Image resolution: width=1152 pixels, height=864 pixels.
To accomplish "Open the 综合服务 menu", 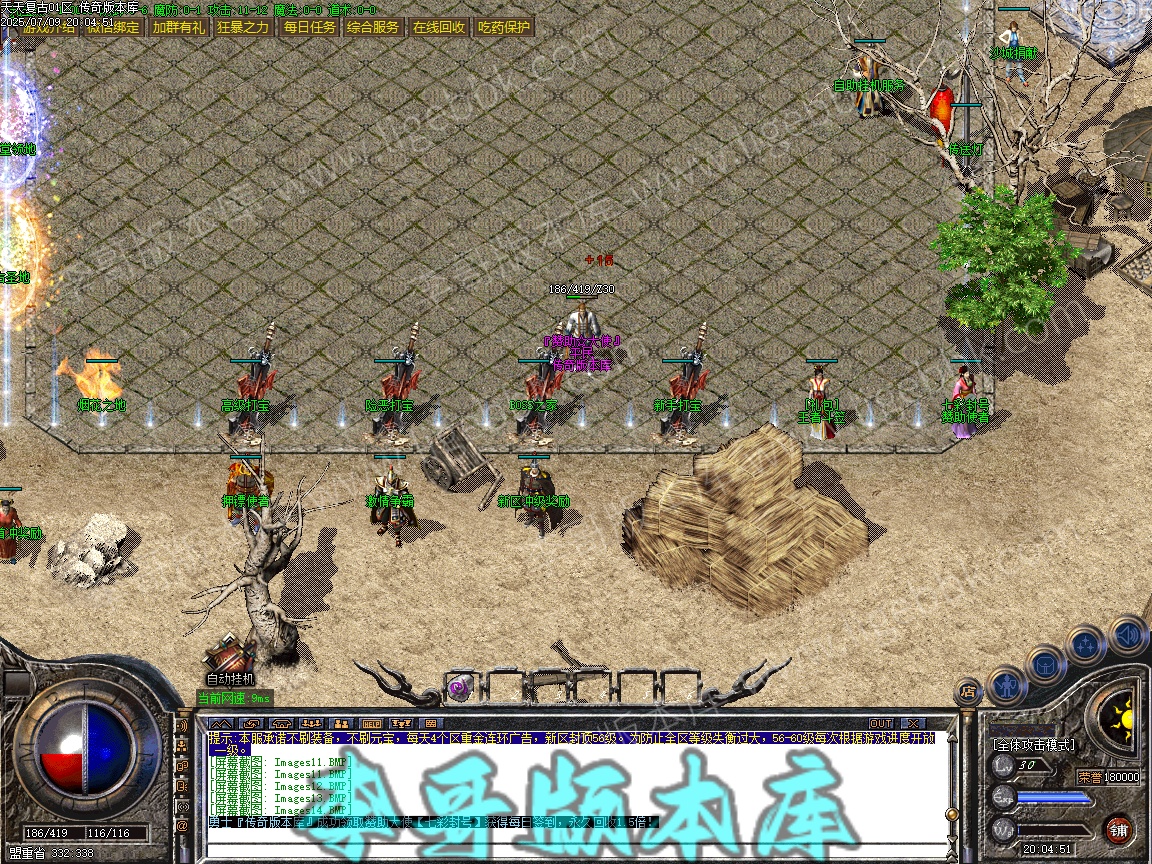I will tap(373, 27).
